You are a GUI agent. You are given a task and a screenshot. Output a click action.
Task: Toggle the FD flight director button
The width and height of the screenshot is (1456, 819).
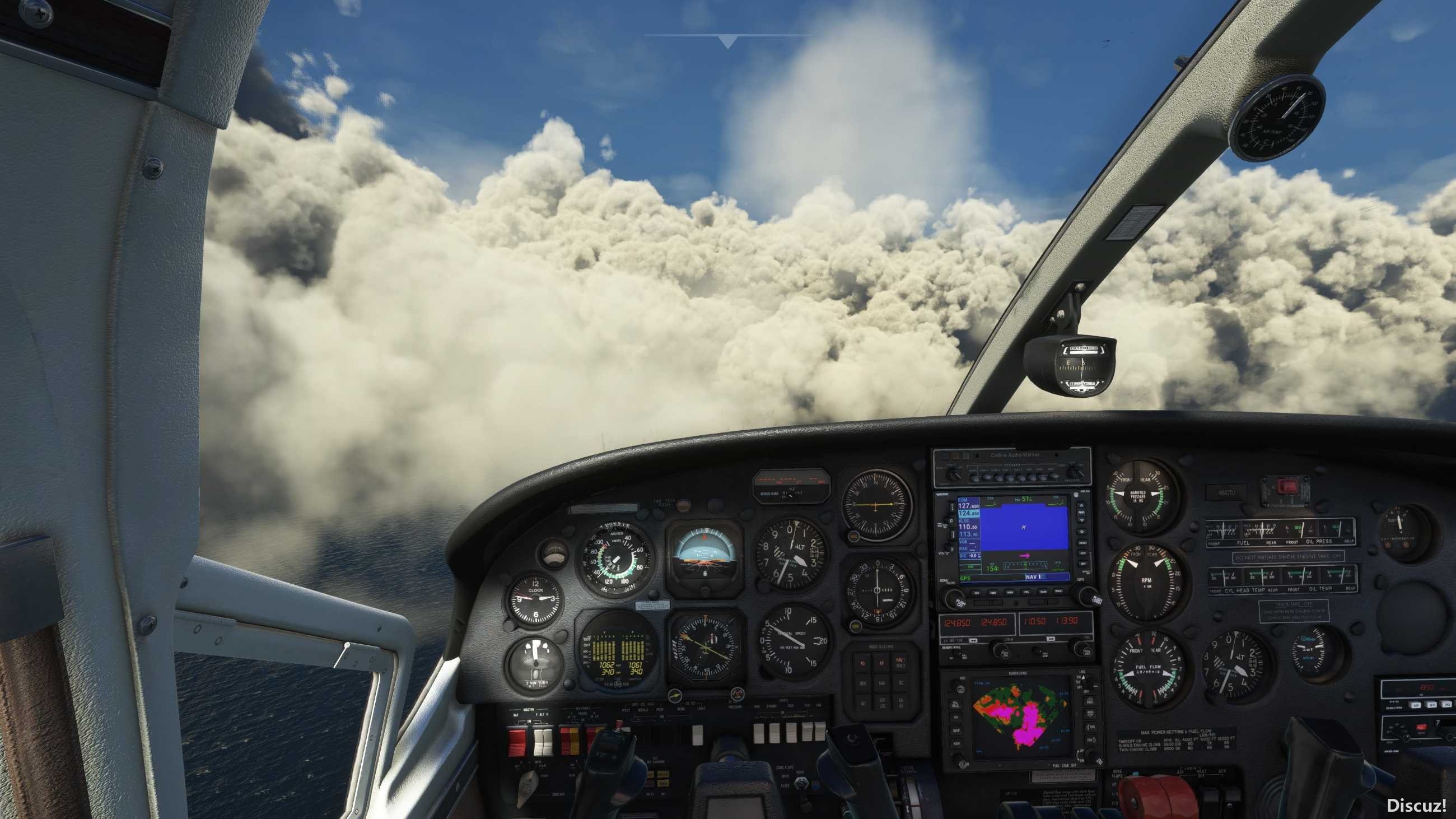click(x=862, y=663)
